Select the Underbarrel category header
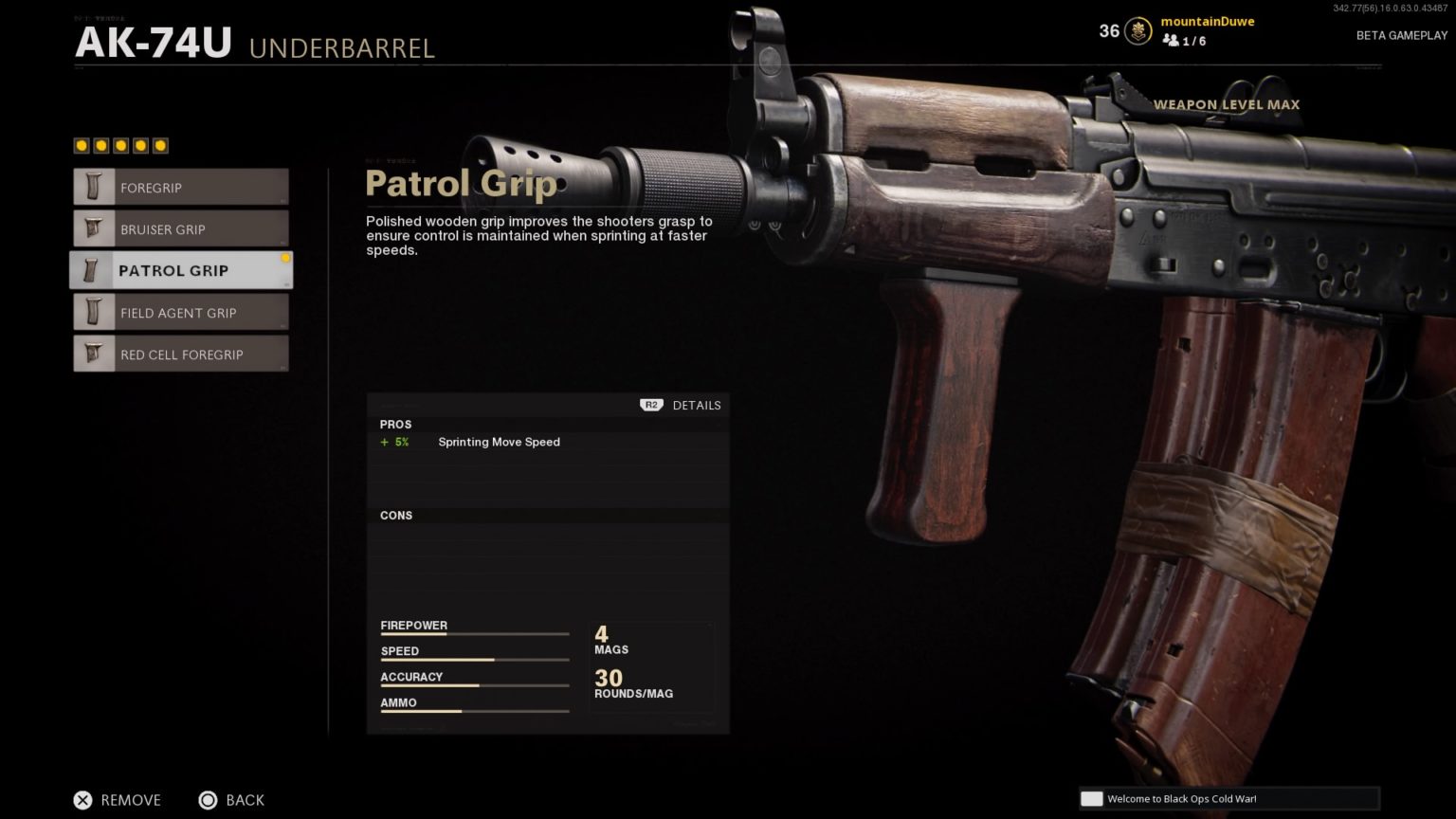The image size is (1456, 819). pyautogui.click(x=342, y=48)
